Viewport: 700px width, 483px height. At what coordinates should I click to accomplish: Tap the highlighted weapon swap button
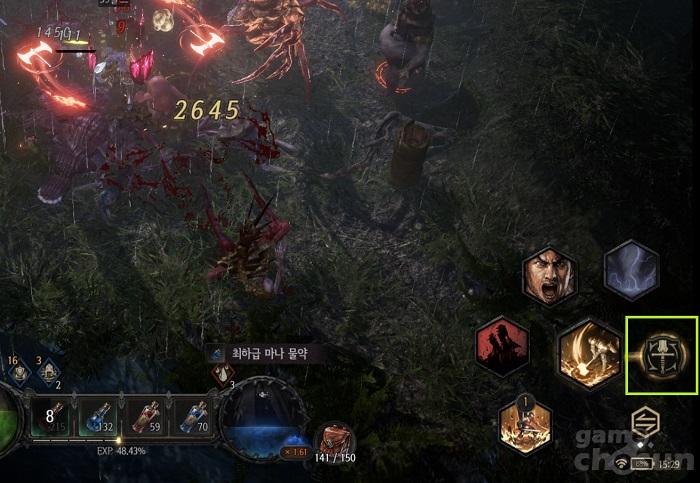660,354
